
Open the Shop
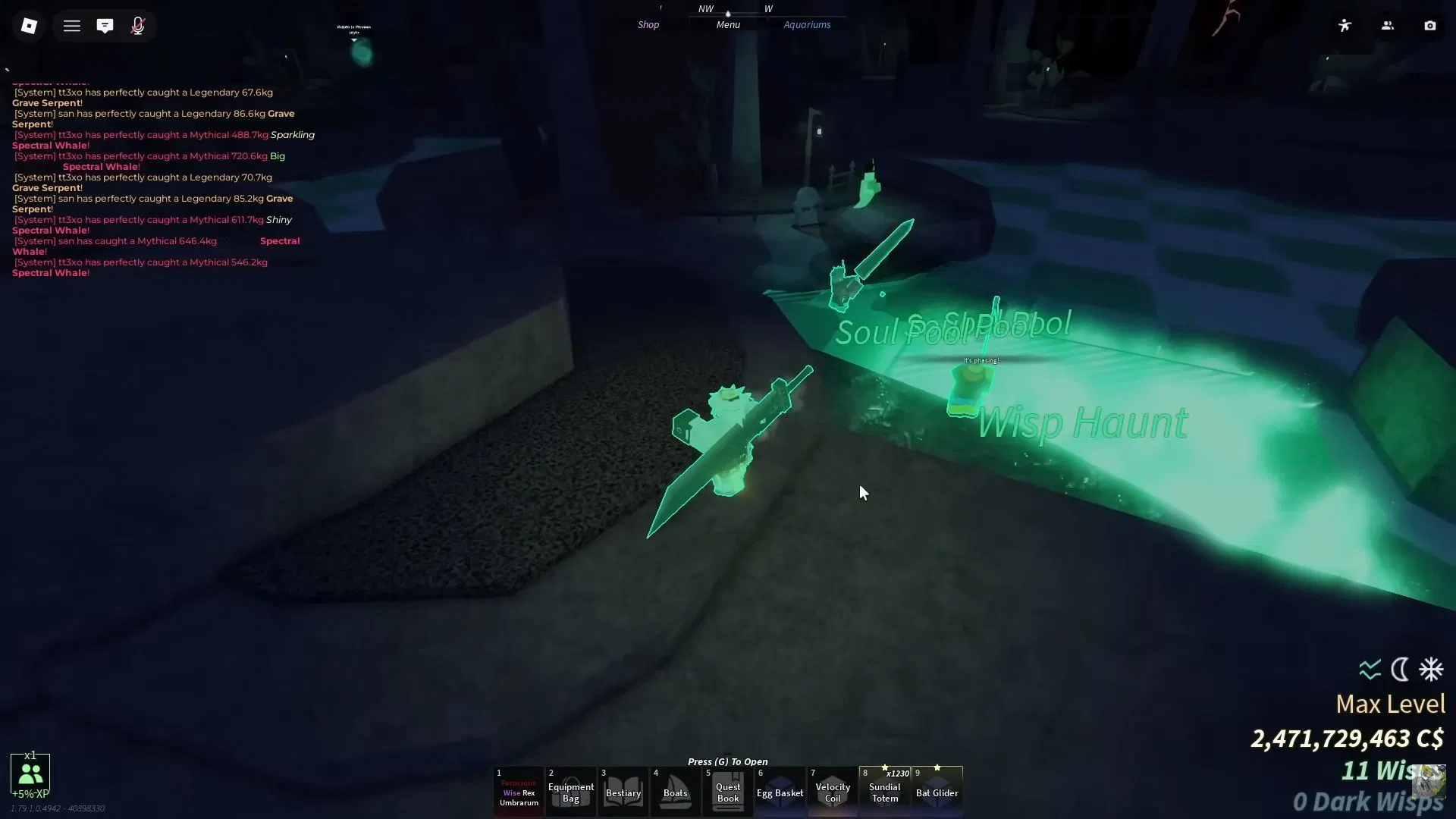click(648, 24)
